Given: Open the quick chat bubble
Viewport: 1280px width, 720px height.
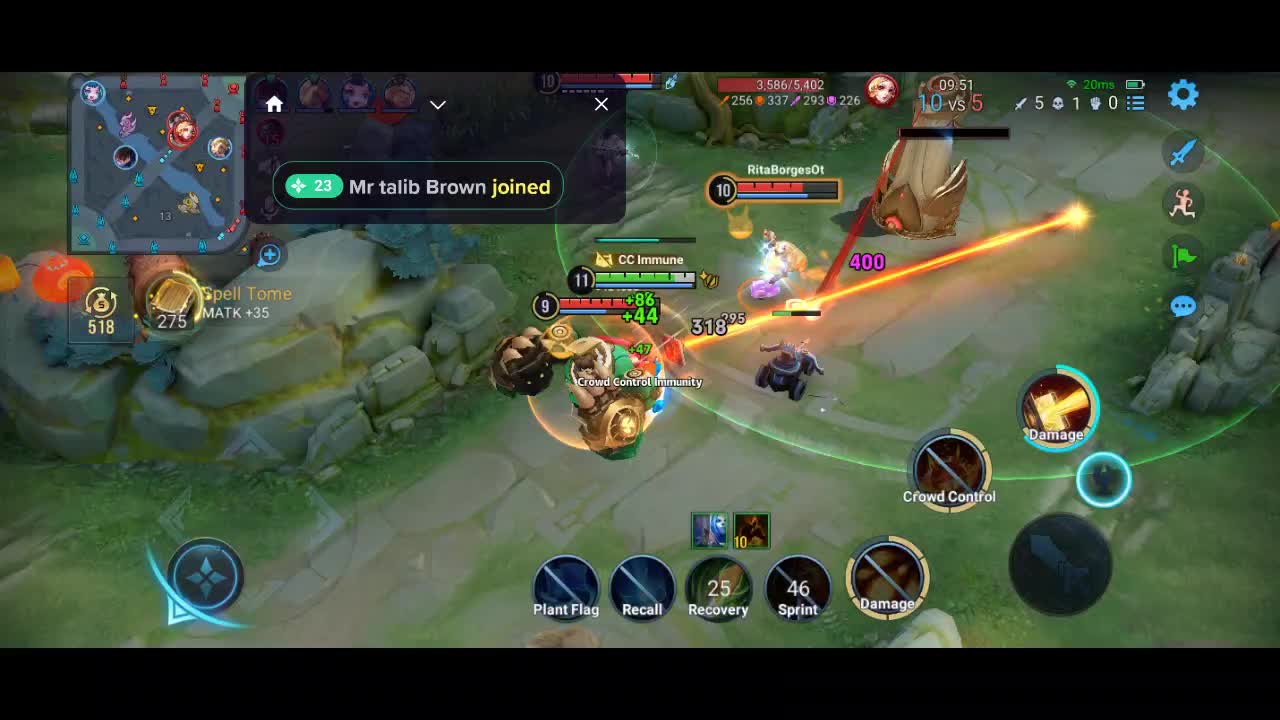Looking at the screenshot, I should 1183,306.
